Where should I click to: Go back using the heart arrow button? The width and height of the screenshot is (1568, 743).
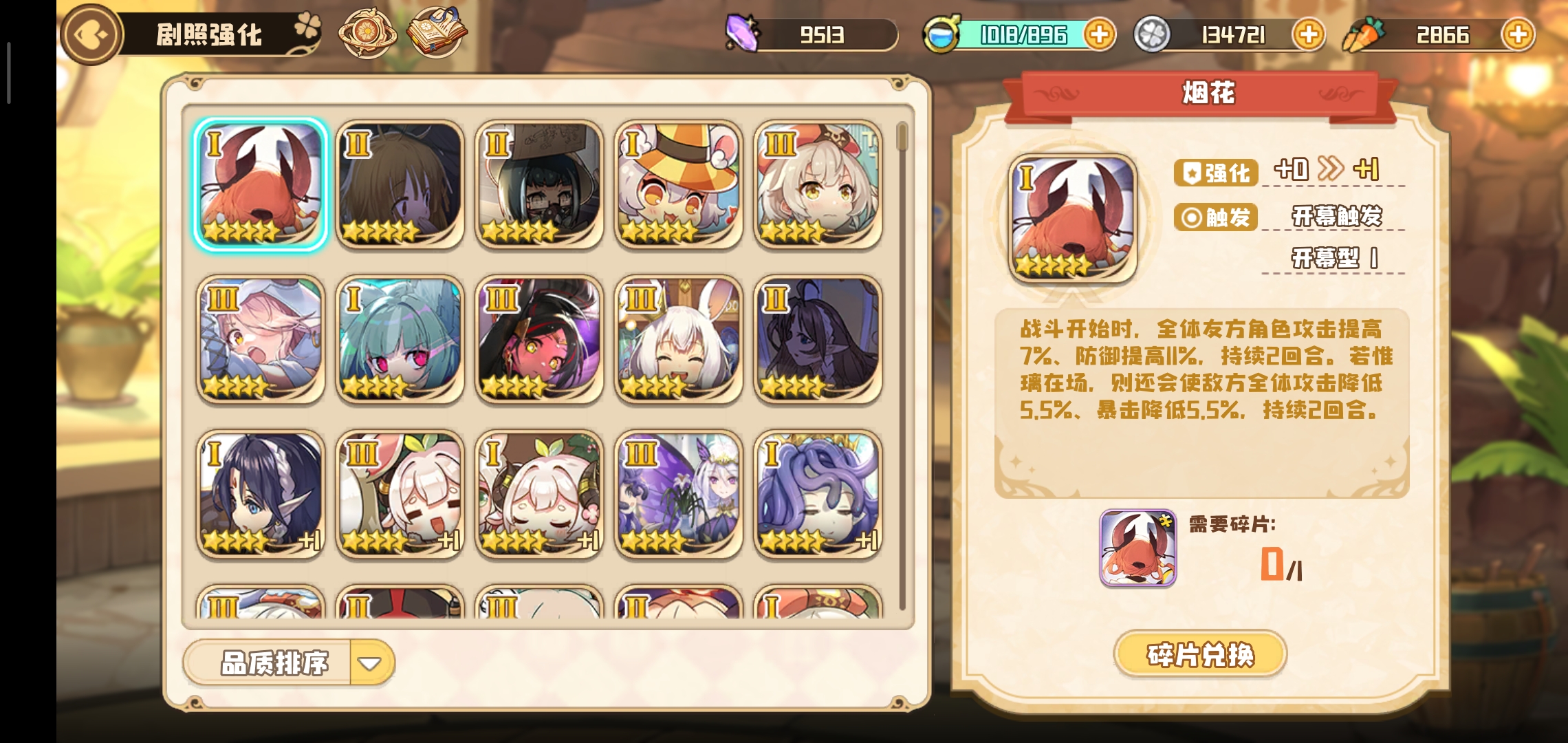tap(91, 34)
